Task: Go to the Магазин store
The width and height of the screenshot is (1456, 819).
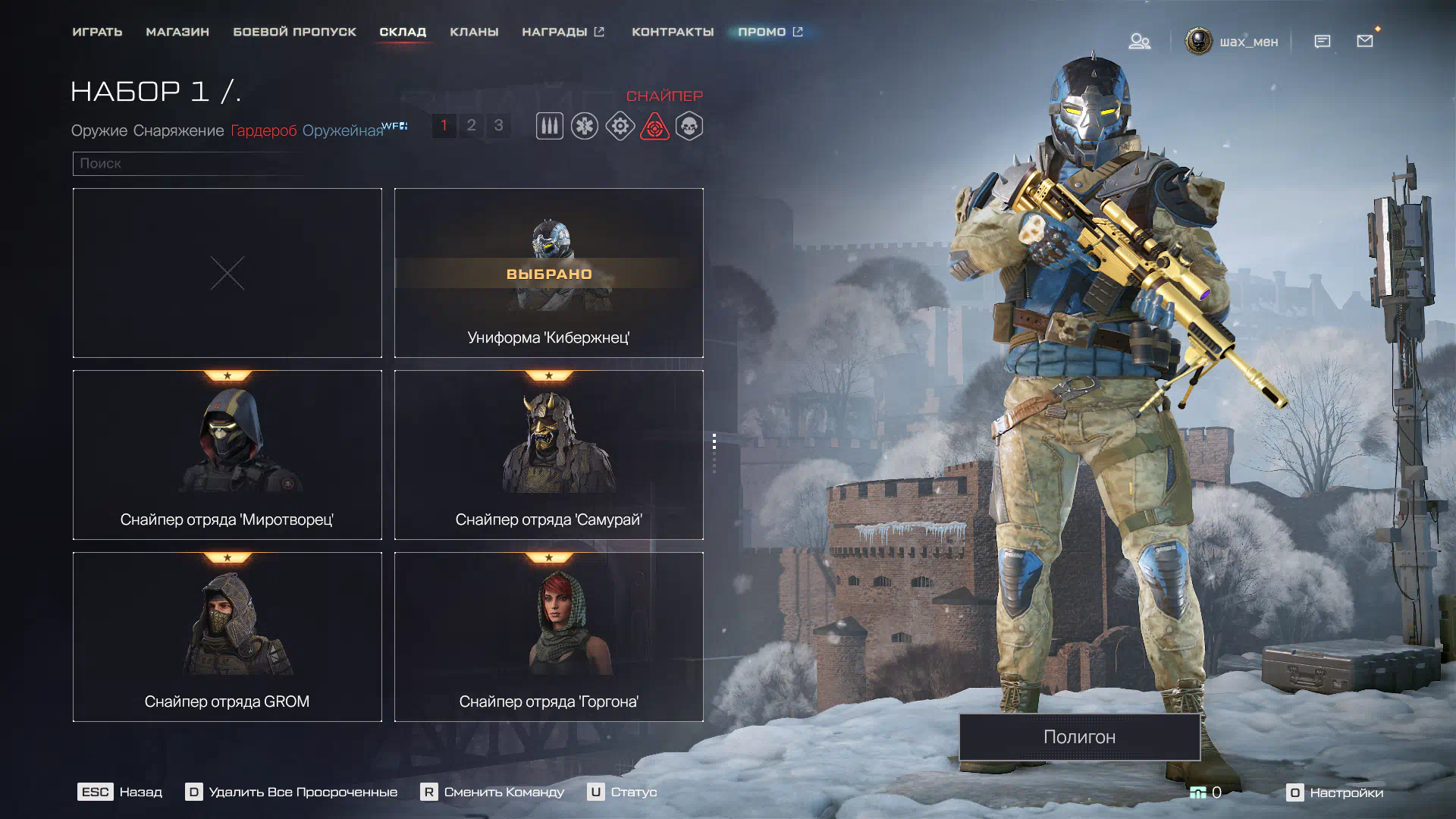Action: pos(177,32)
